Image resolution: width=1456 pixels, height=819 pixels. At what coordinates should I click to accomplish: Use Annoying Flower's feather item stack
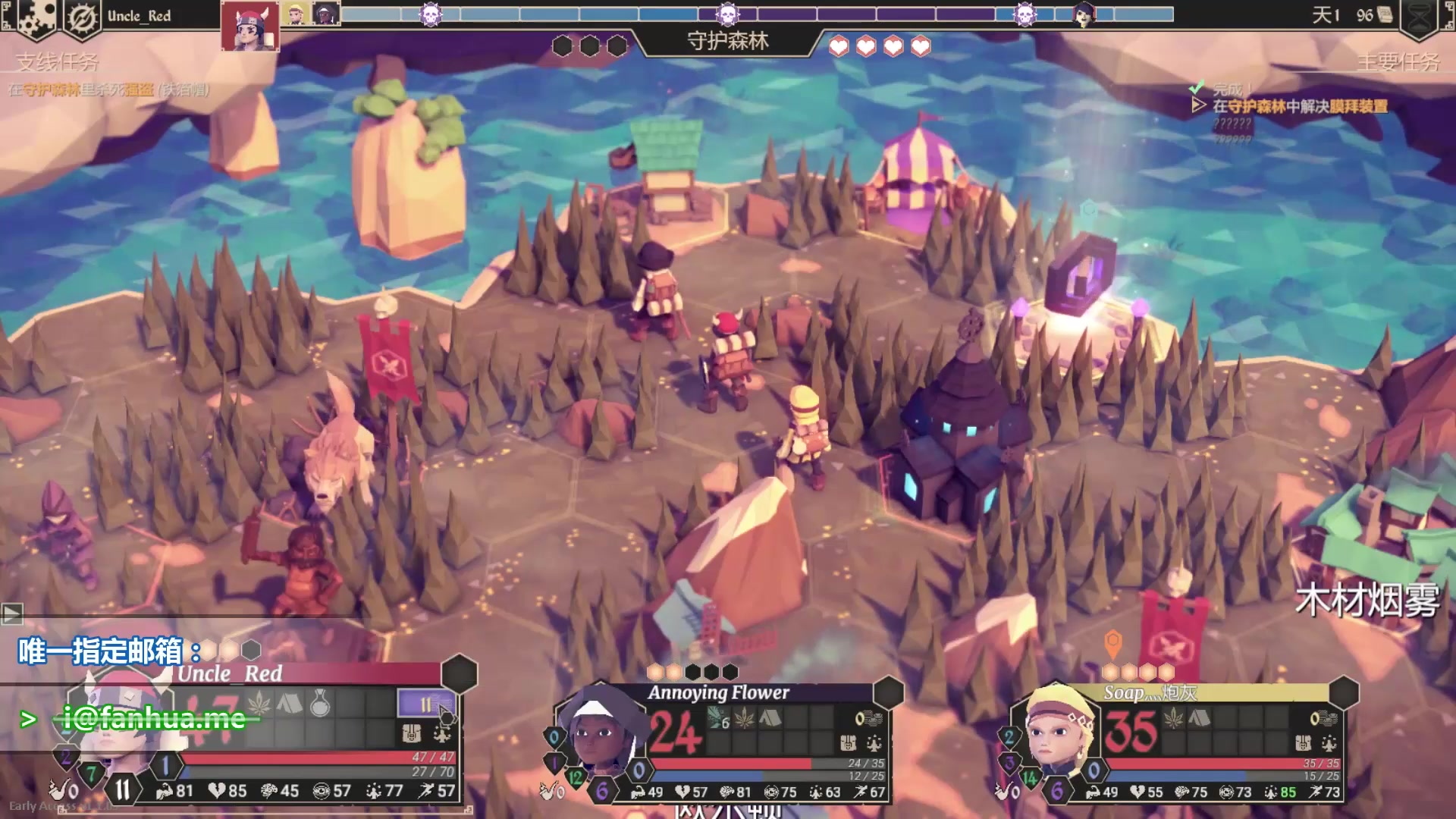click(x=717, y=718)
